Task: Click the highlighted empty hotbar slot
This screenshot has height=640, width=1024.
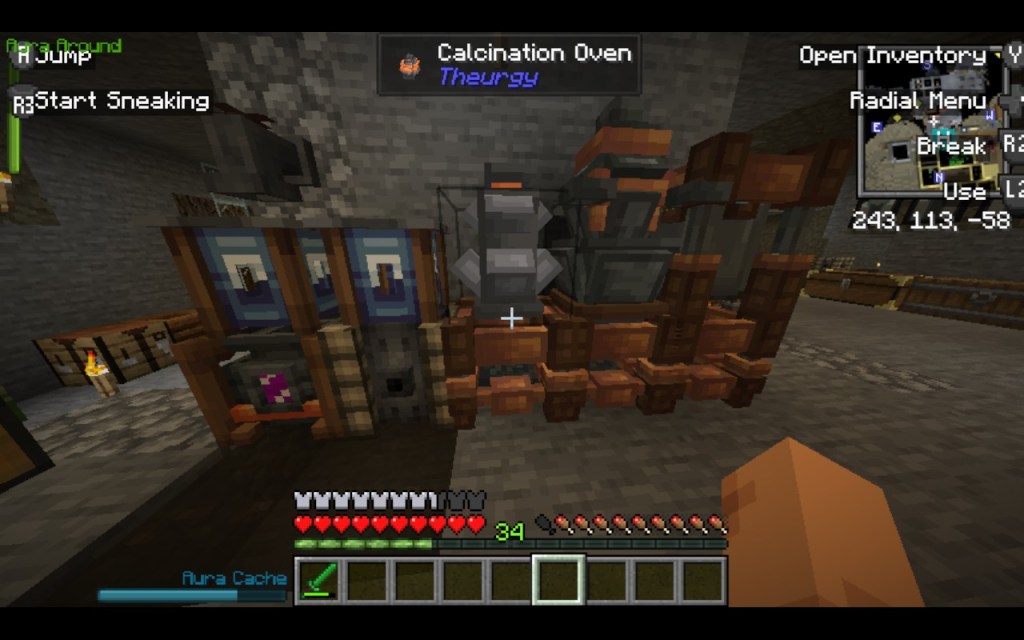Action: point(558,581)
